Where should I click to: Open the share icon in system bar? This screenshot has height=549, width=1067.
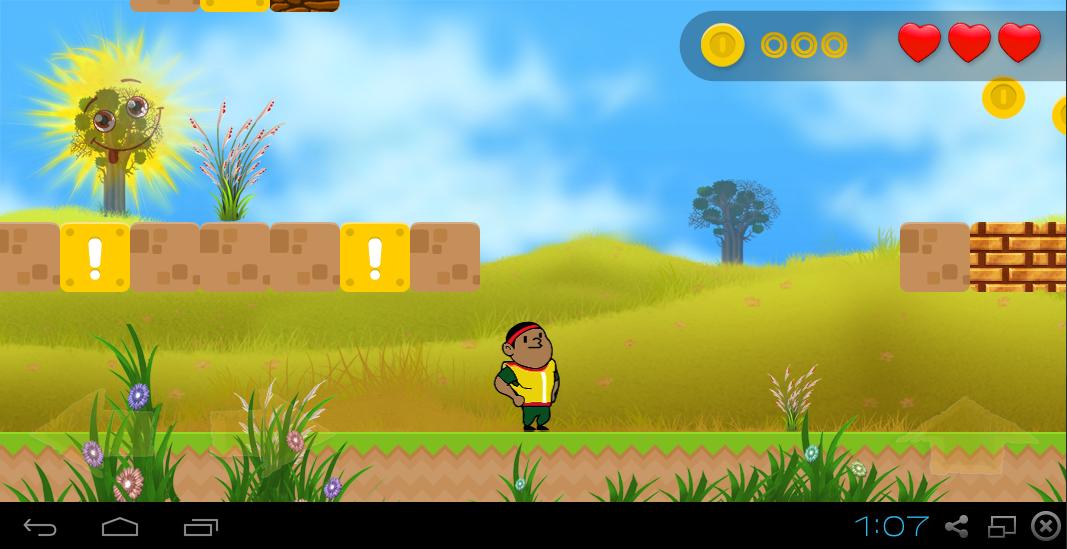coord(957,526)
